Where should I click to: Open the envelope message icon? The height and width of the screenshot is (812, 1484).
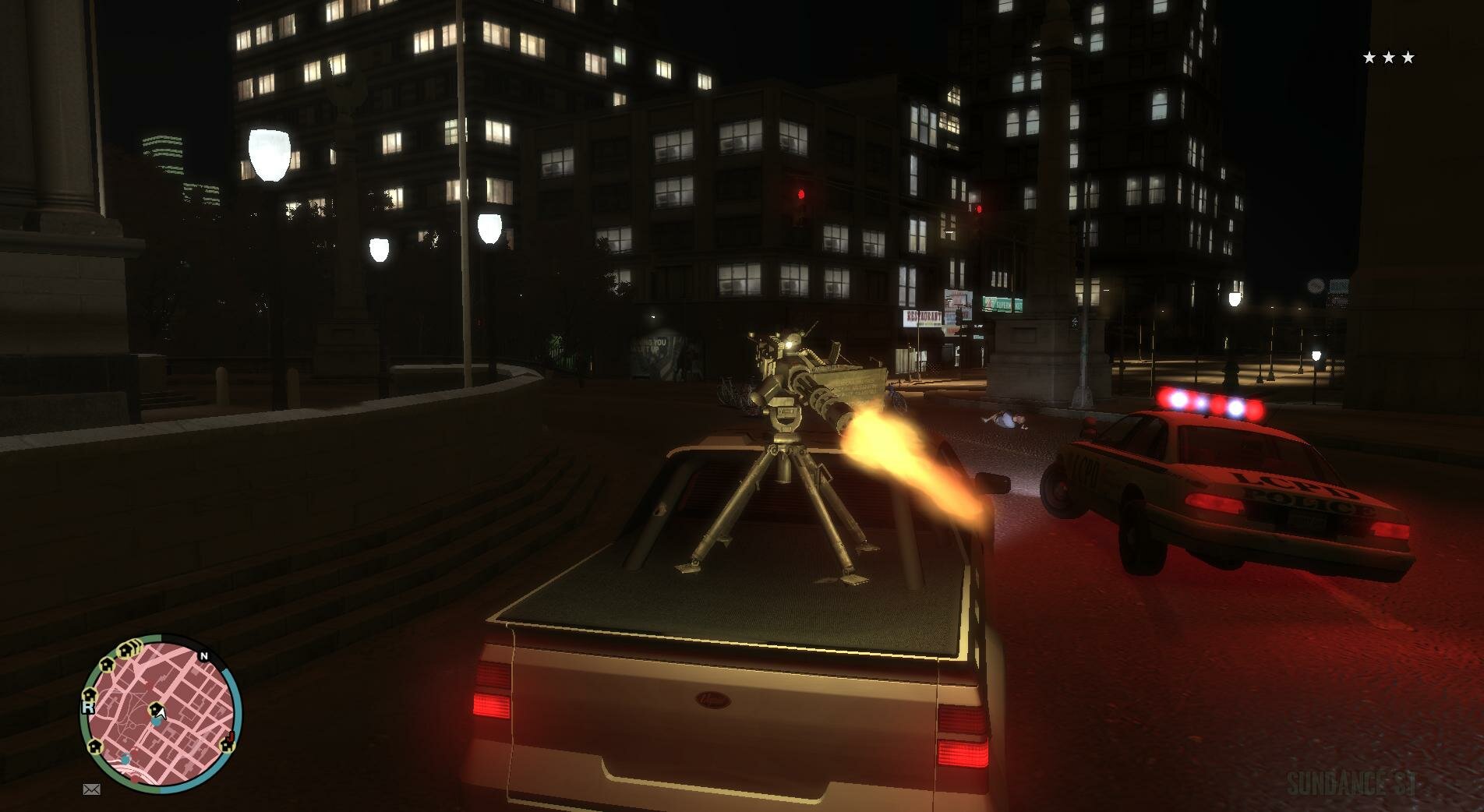[x=91, y=789]
